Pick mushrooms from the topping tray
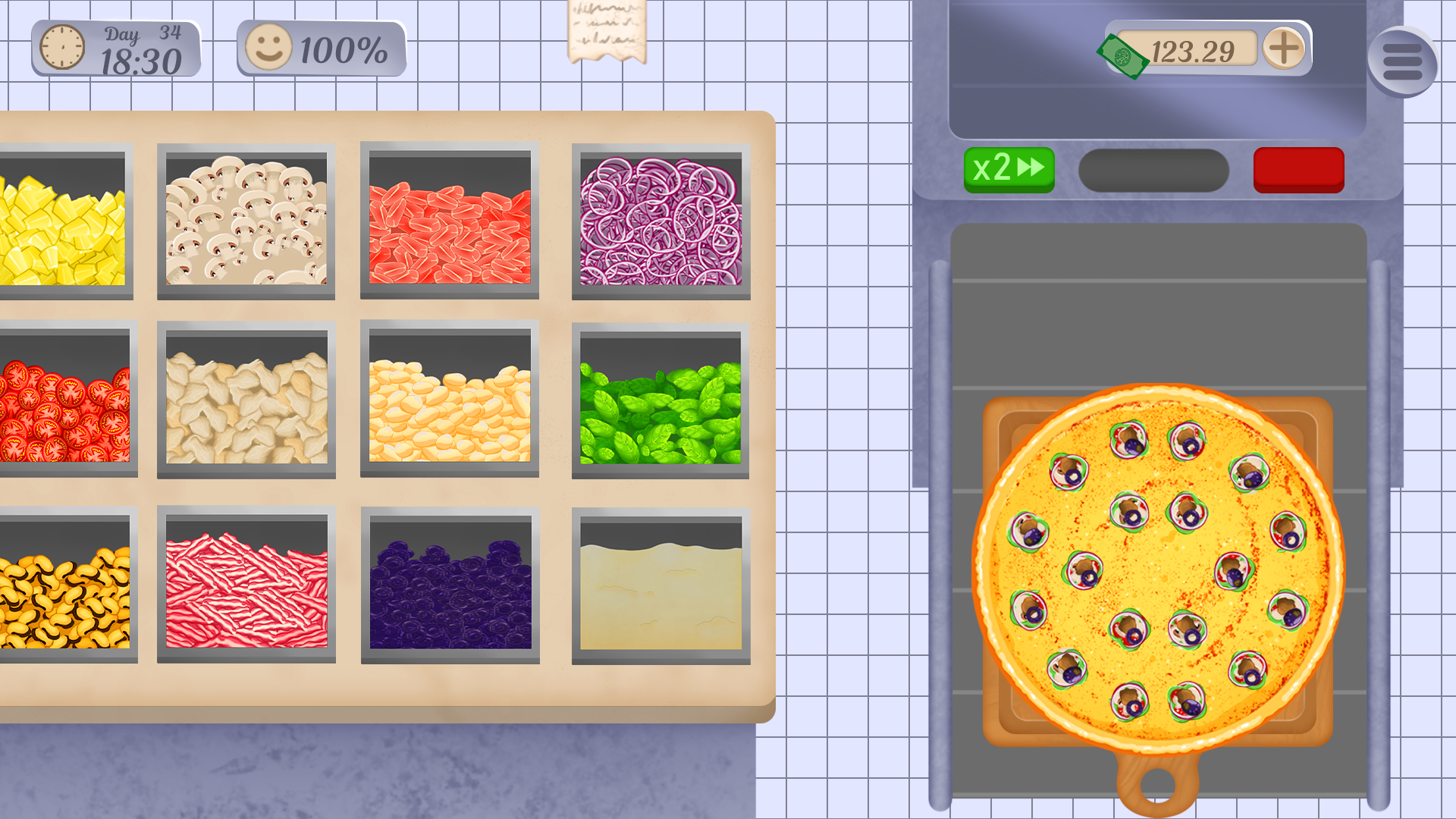1456x819 pixels. click(x=246, y=220)
